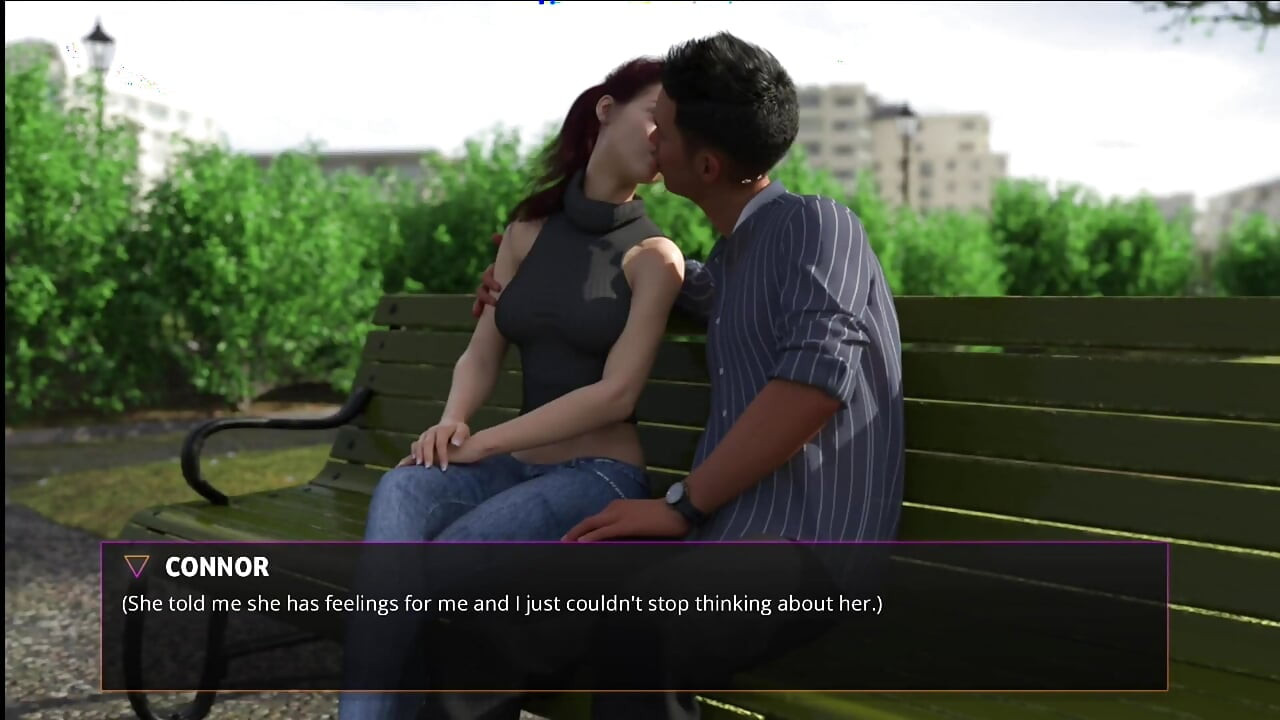Click the lamp post on the left
This screenshot has height=720, width=1280.
[97, 50]
